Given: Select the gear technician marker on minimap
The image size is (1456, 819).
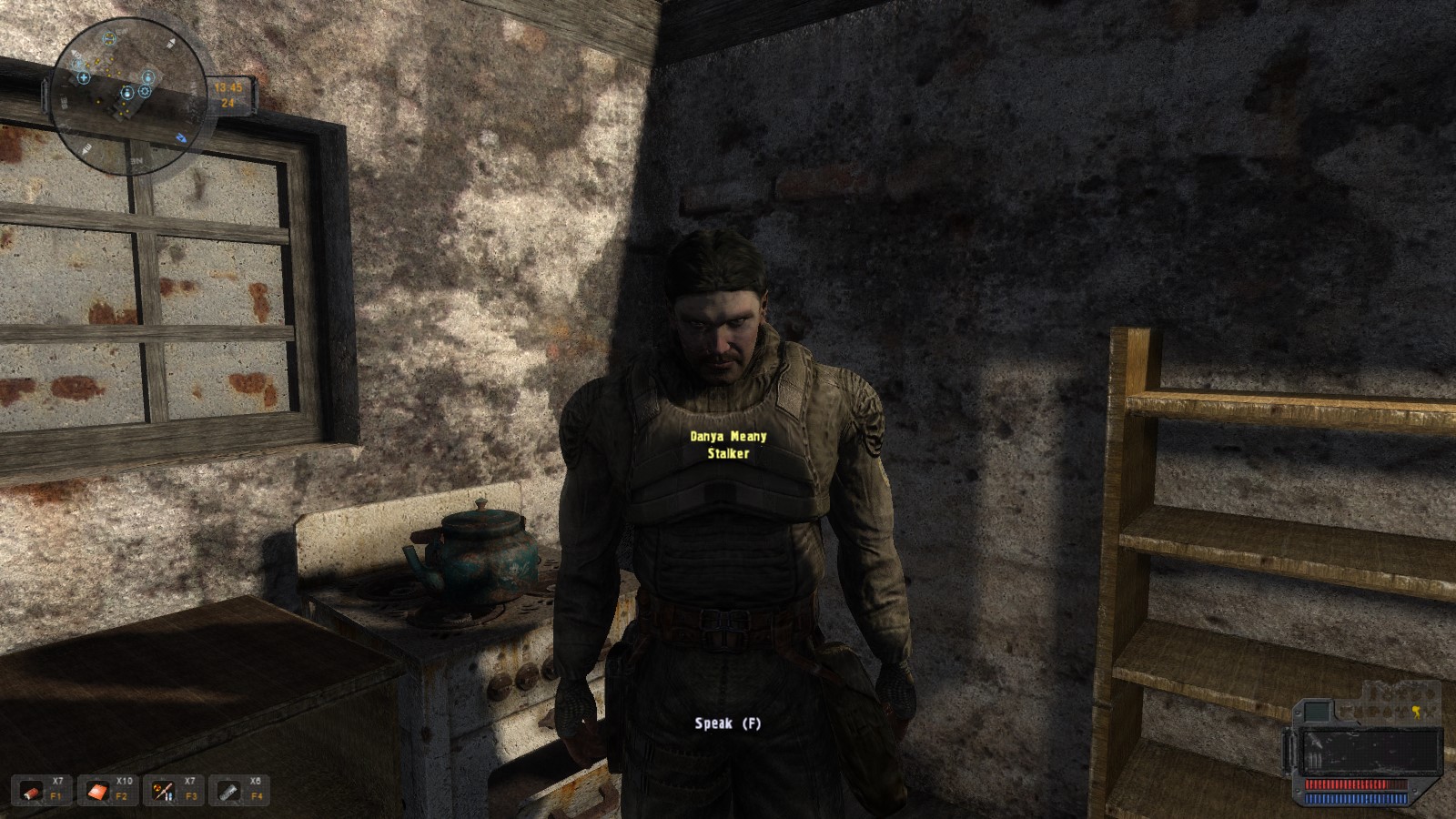Looking at the screenshot, I should [145, 92].
